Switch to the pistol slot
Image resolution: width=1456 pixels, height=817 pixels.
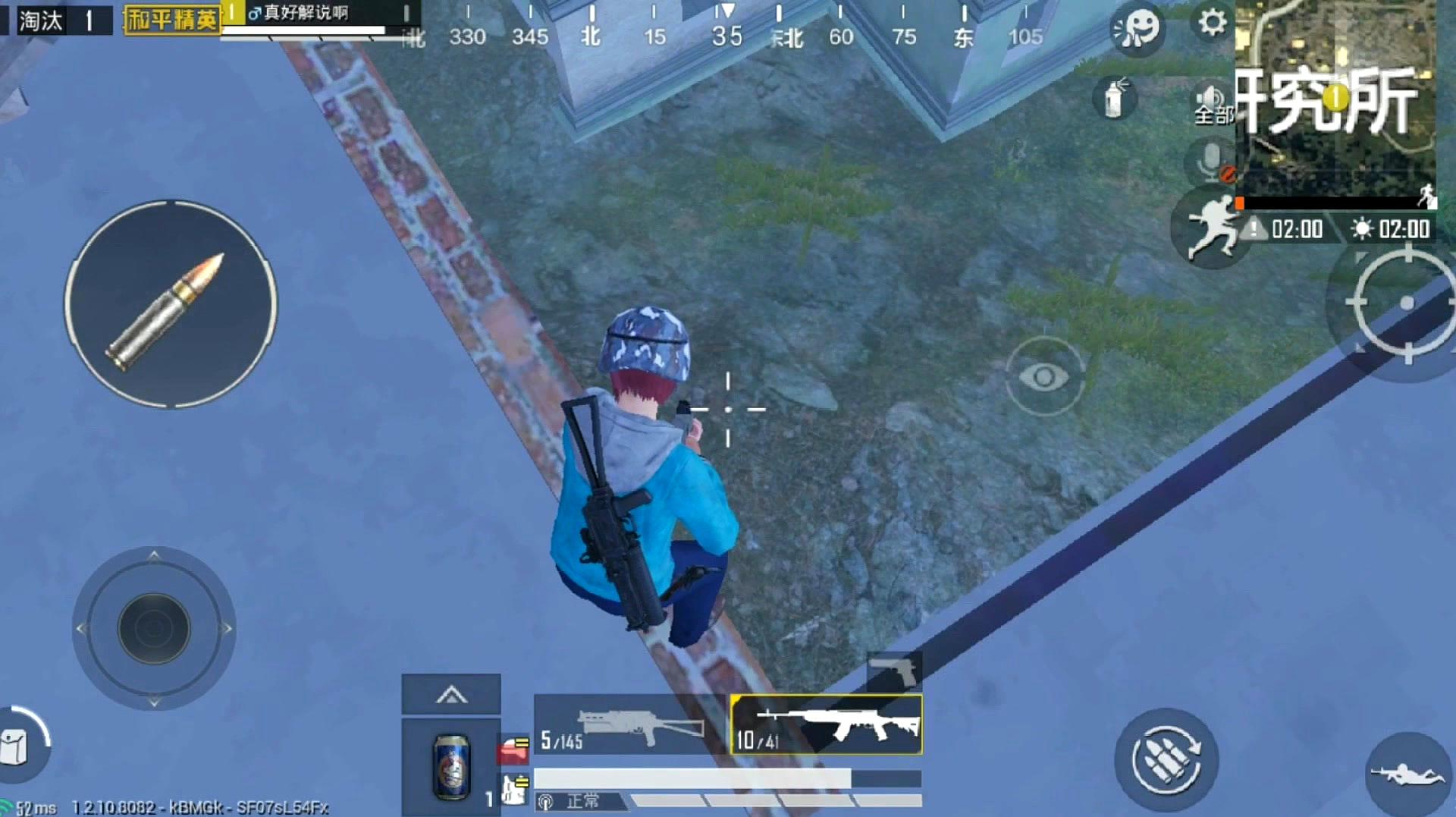point(895,671)
